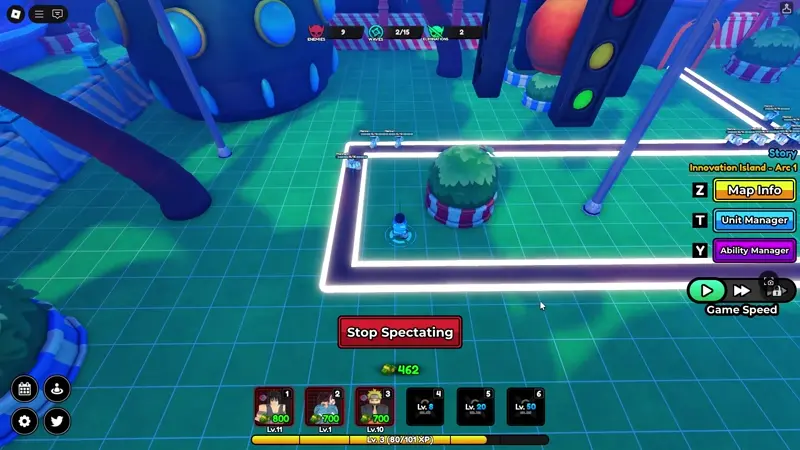
Task: Open the Ability Manager
Action: pyautogui.click(x=754, y=250)
